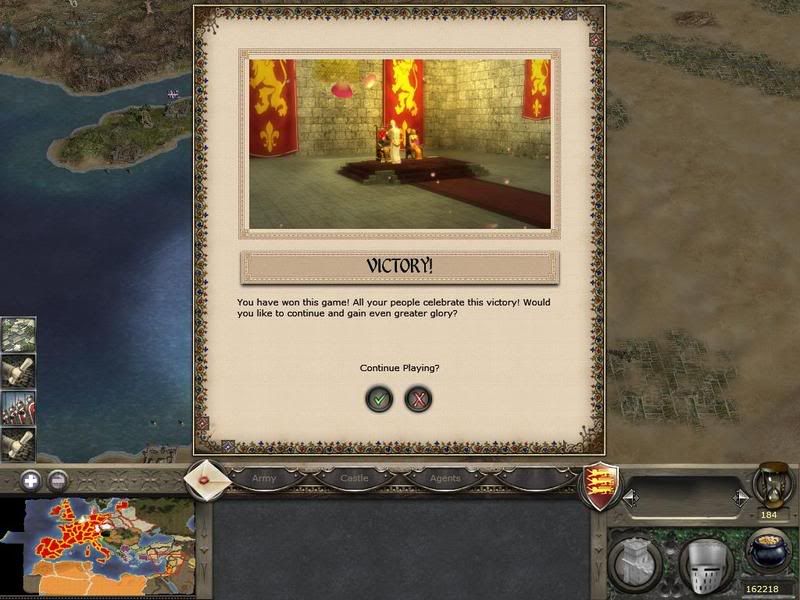
Task: Open recruitment via the knight helmet icon
Action: click(x=705, y=562)
